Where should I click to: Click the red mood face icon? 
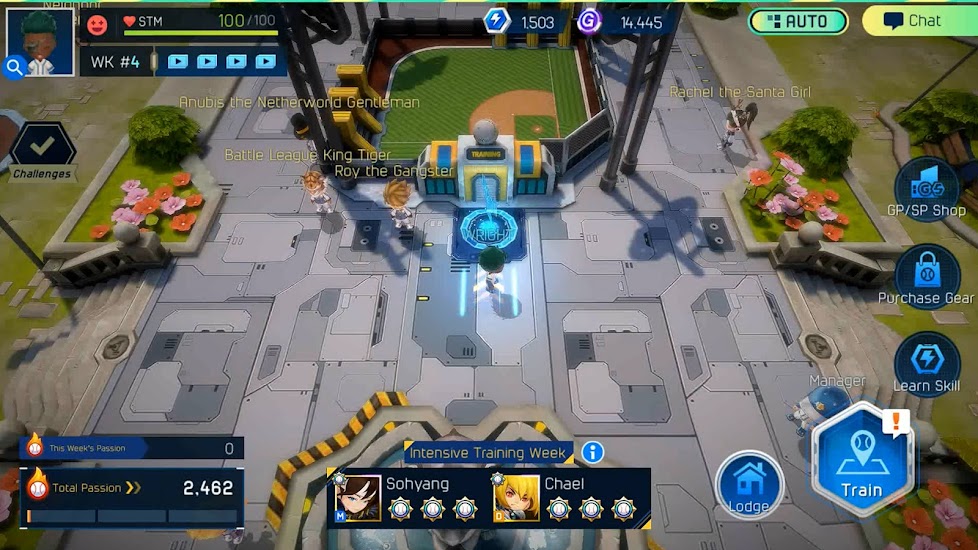coord(97,23)
